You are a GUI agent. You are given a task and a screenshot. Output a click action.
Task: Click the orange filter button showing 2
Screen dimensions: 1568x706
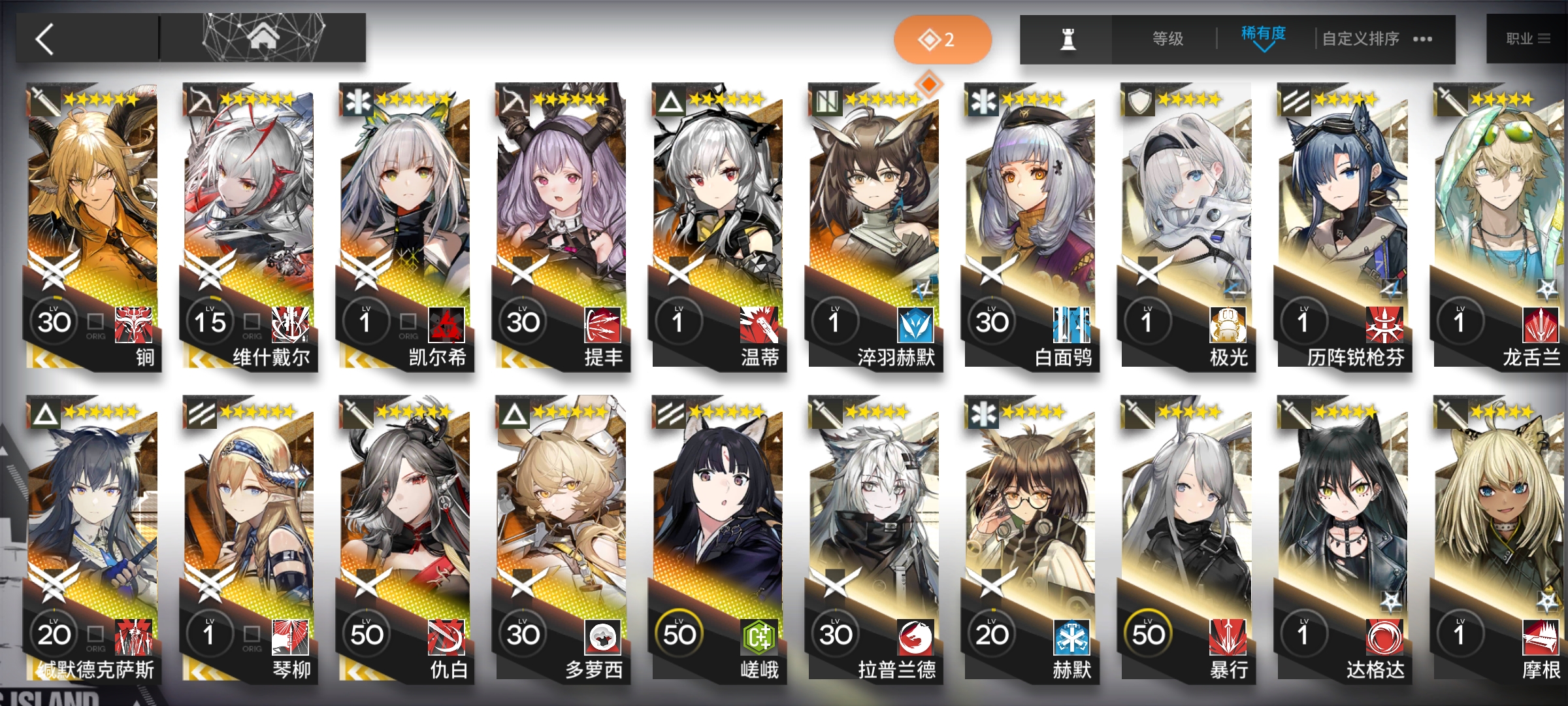(x=941, y=40)
